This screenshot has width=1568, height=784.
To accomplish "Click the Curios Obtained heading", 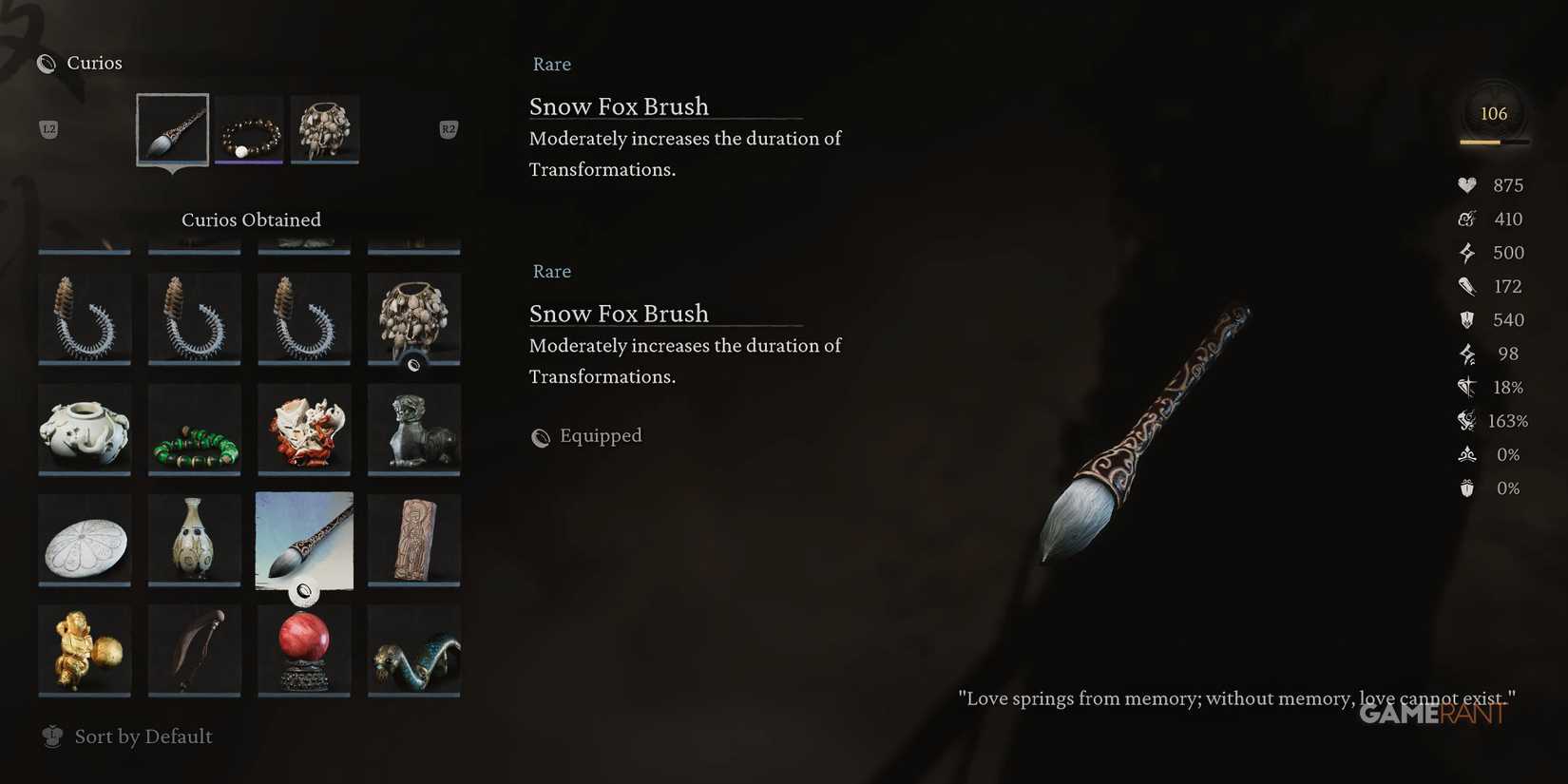I will (x=250, y=220).
